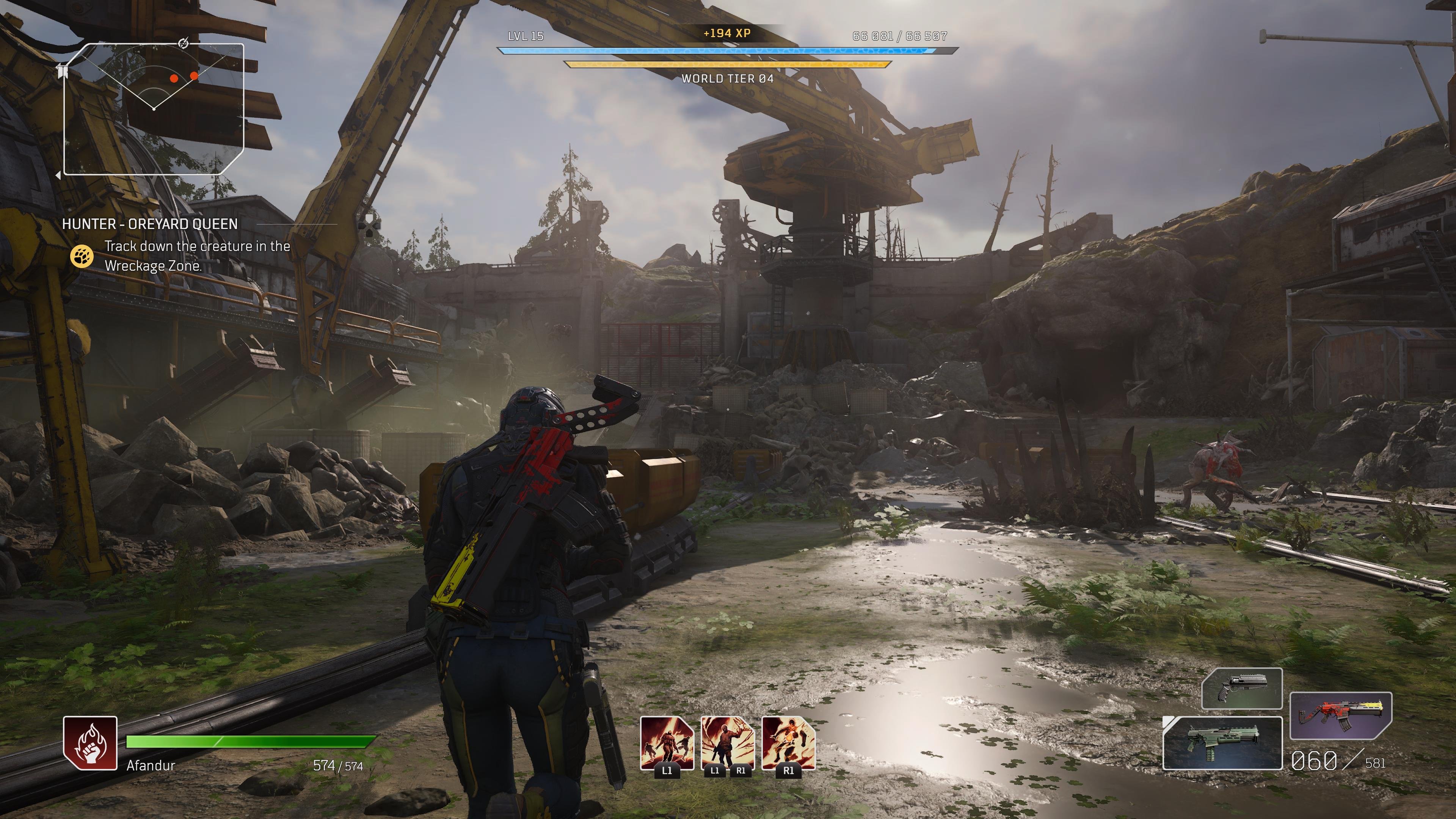Open the Pyromancer flaming fist class icon
Screen dimensions: 1456x819
click(x=90, y=743)
